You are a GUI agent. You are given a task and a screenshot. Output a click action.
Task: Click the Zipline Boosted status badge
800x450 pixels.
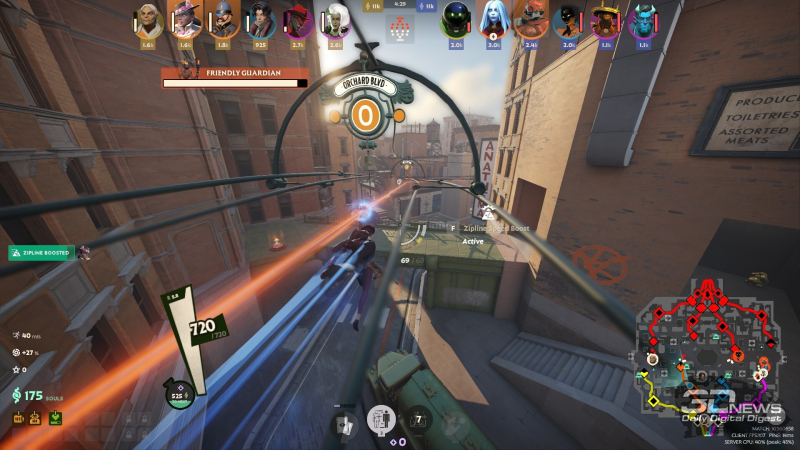pyautogui.click(x=42, y=253)
